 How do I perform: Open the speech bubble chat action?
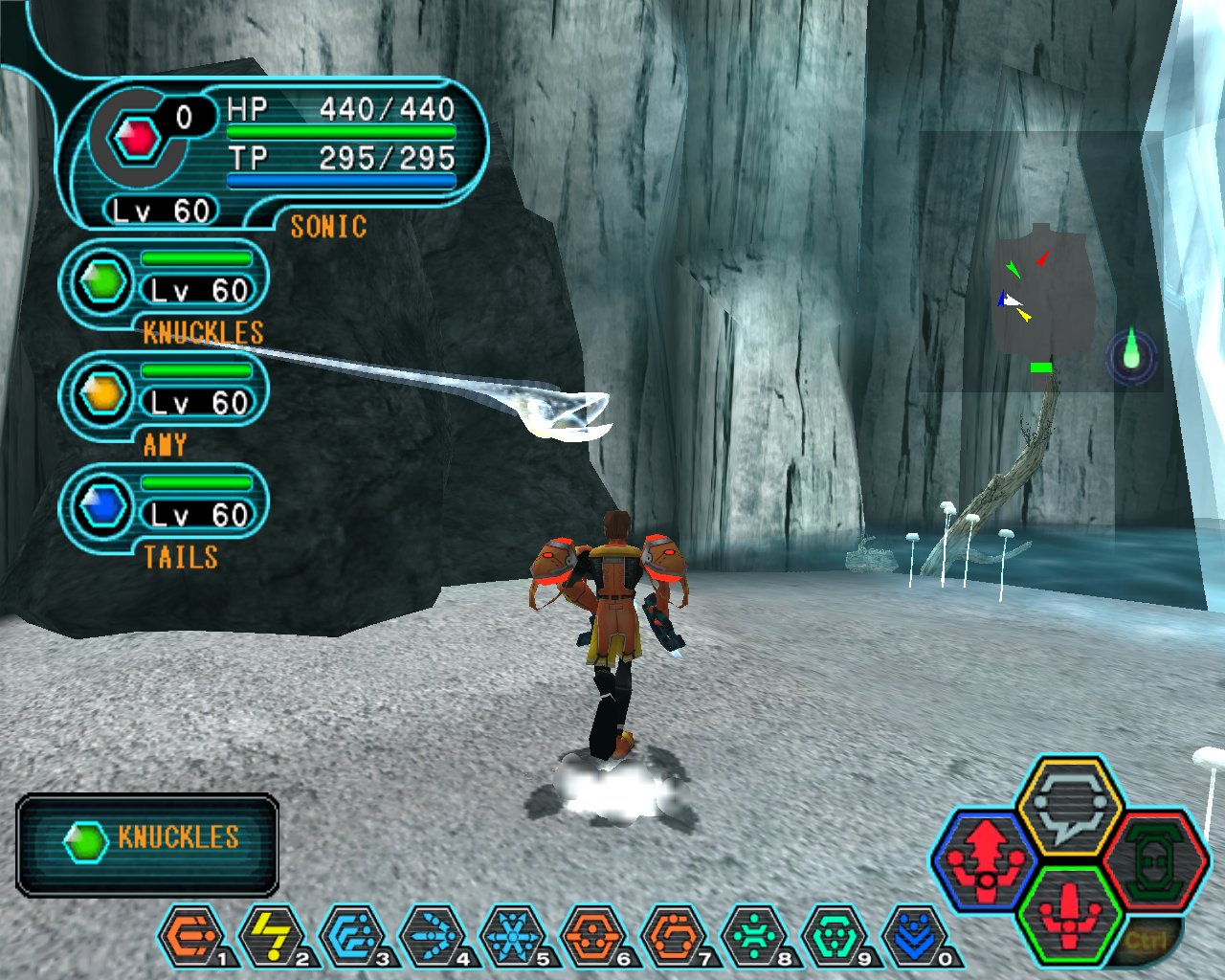point(1069,807)
